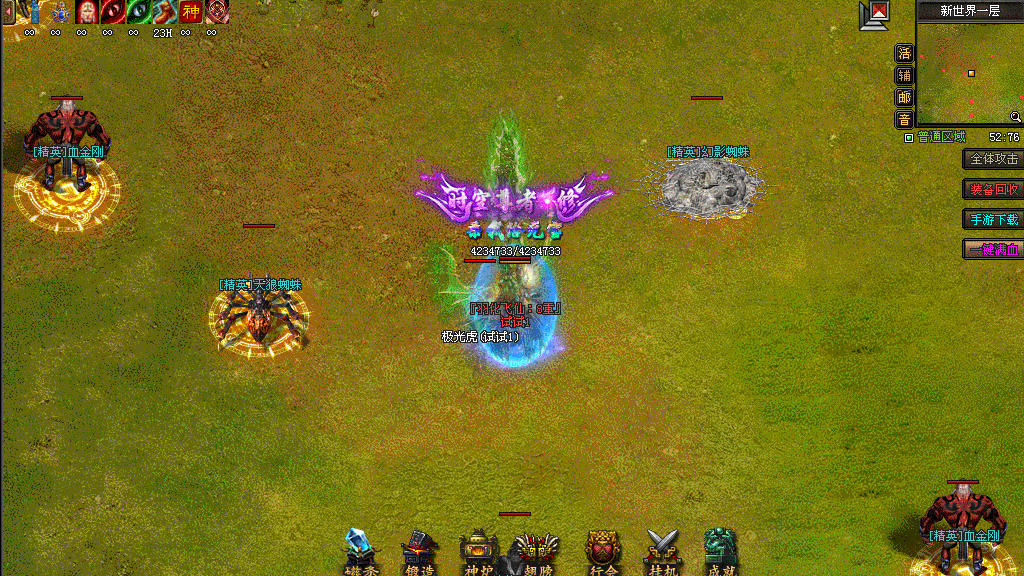The image size is (1024, 576).
Task: Click the 全体攻击 attack mode button
Action: [993, 159]
